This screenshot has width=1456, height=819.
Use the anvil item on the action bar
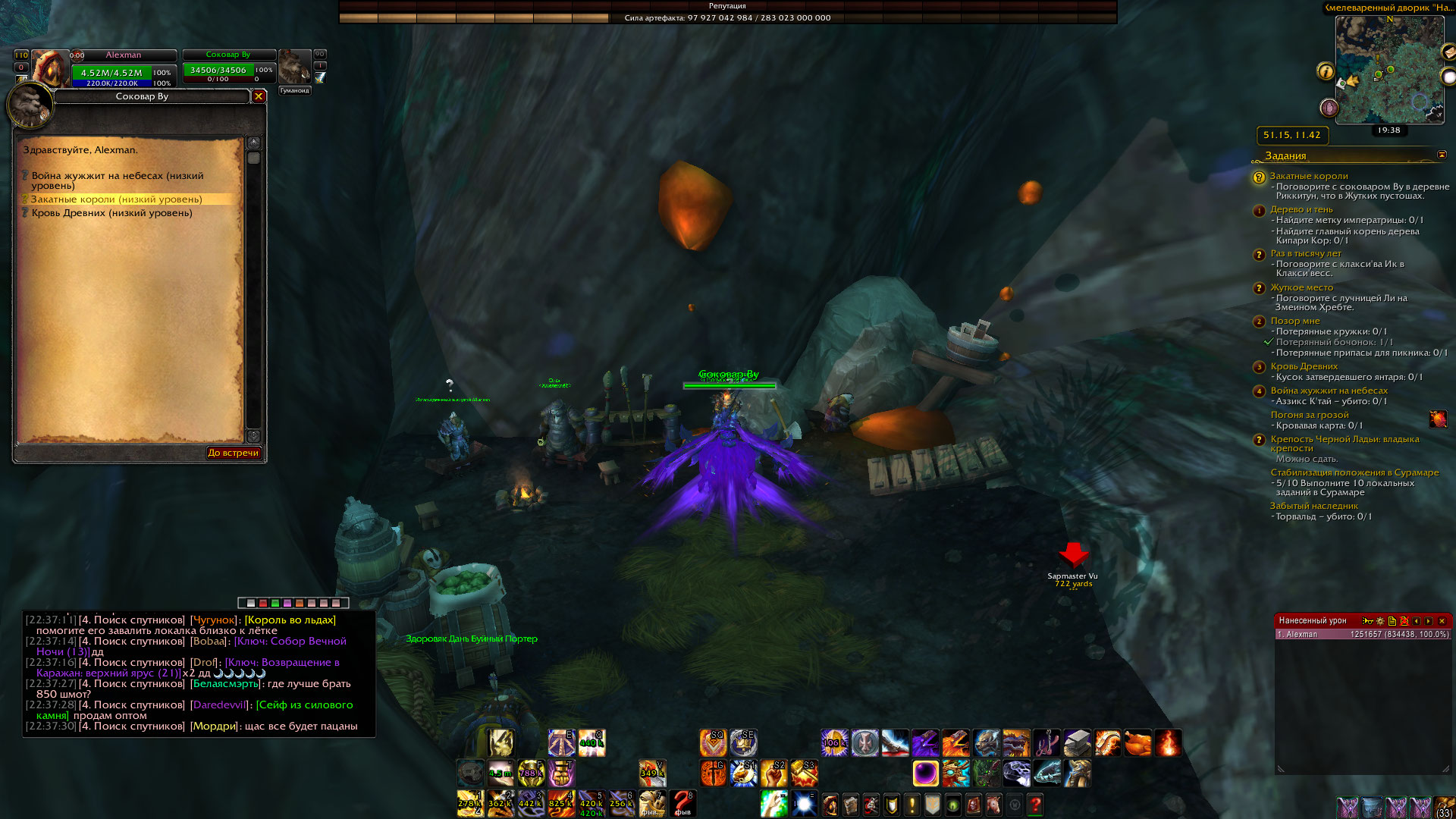1077,743
